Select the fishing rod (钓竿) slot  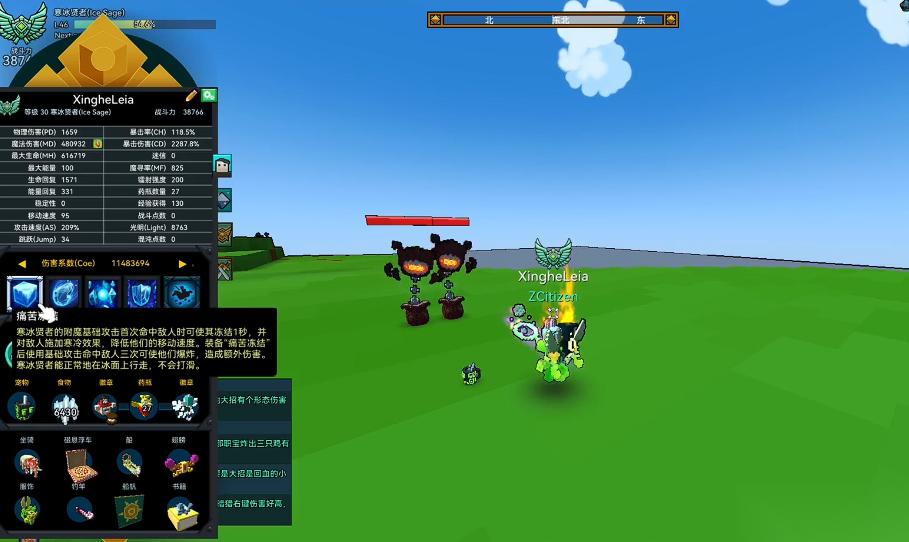click(x=79, y=510)
